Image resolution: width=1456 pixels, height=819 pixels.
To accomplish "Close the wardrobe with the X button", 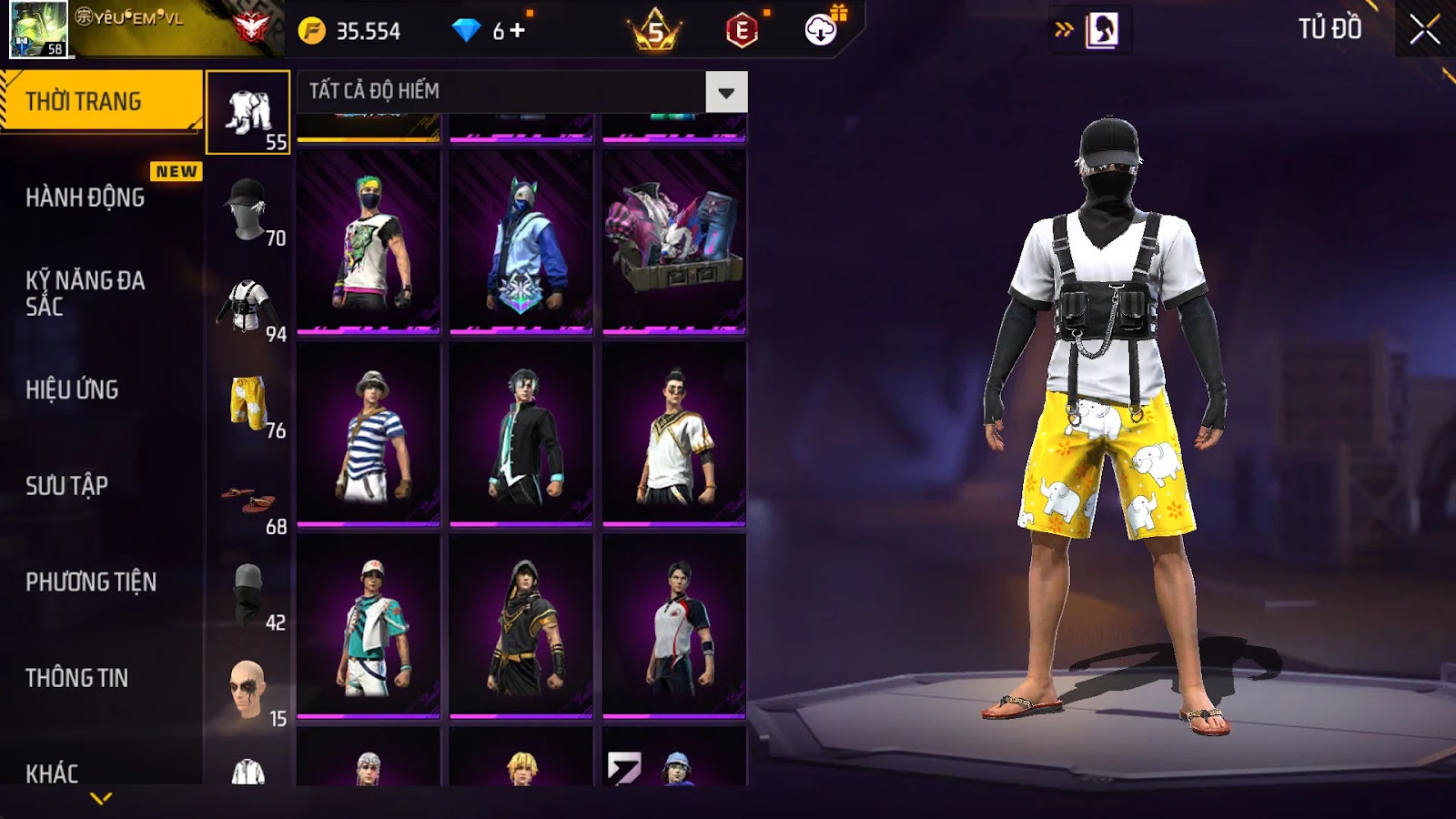I will (x=1424, y=31).
